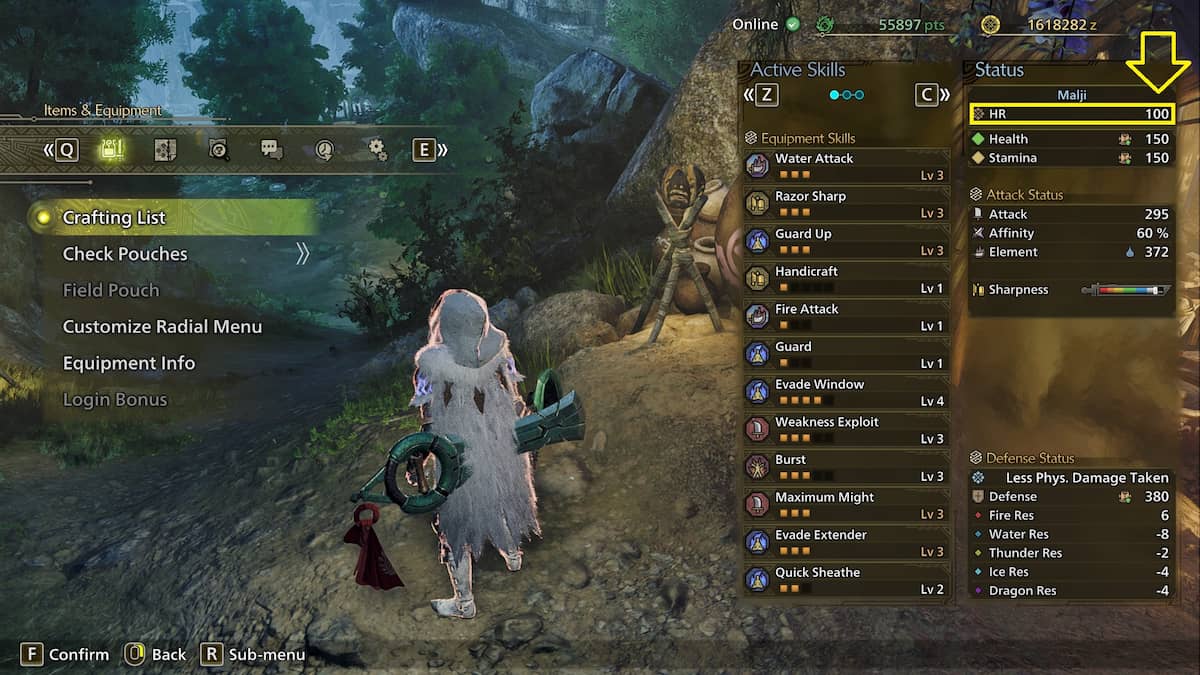Choose Customize Radial Menu
This screenshot has height=675, width=1200.
click(162, 327)
